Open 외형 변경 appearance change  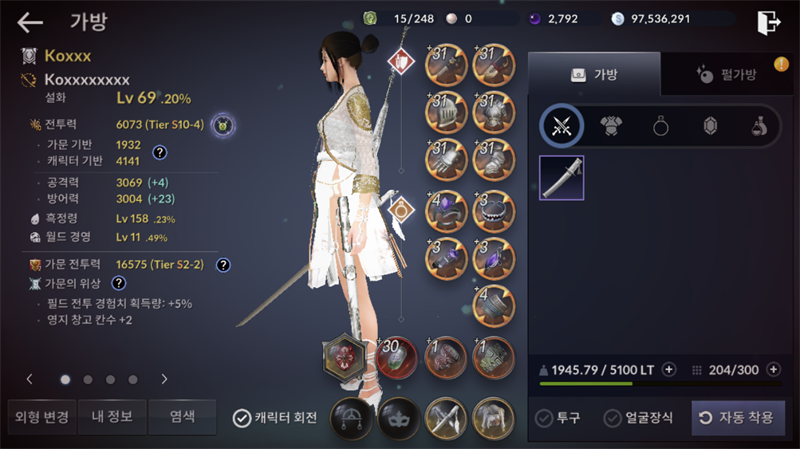click(39, 417)
